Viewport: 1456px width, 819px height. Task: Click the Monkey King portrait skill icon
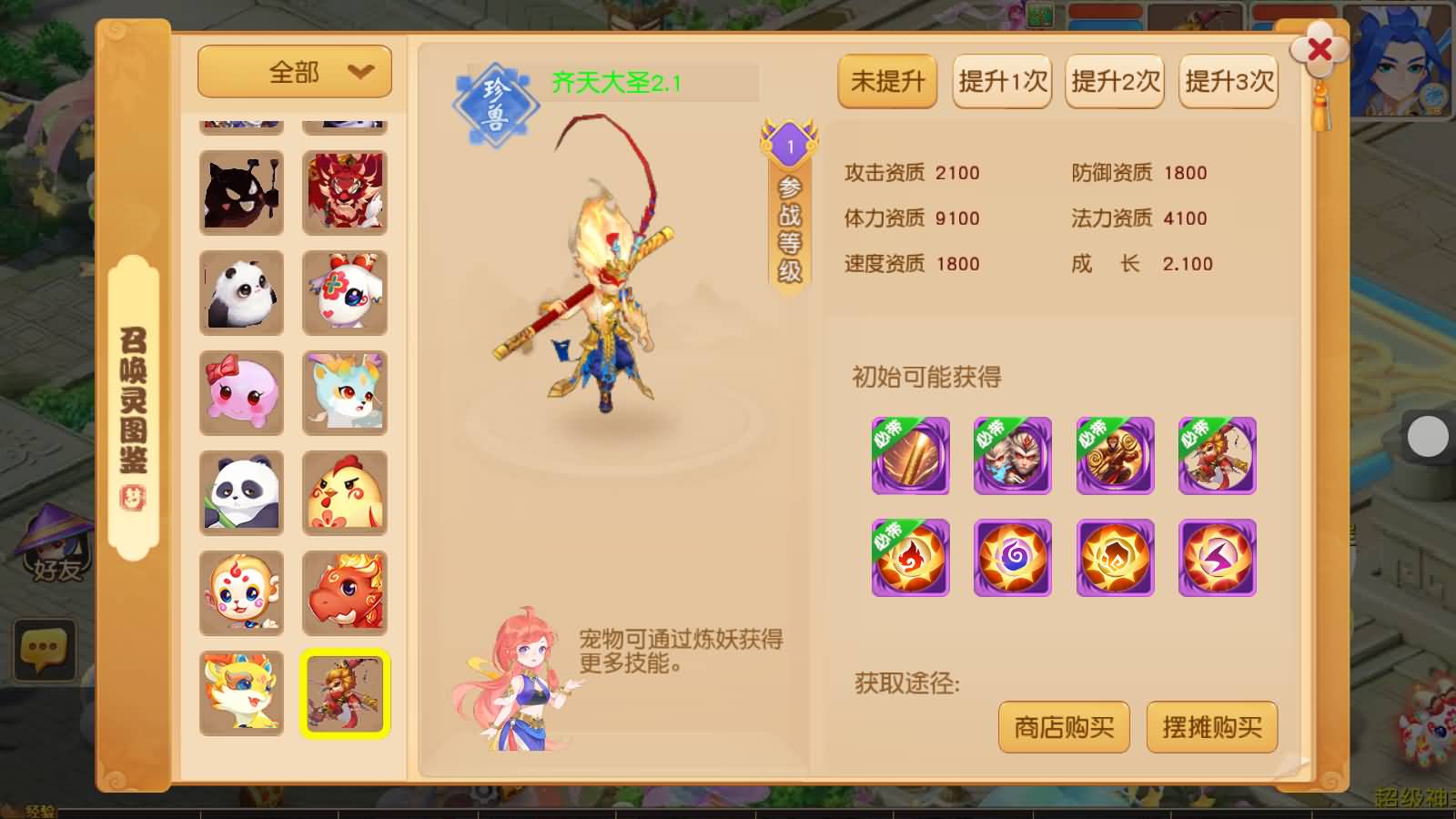pos(1012,456)
